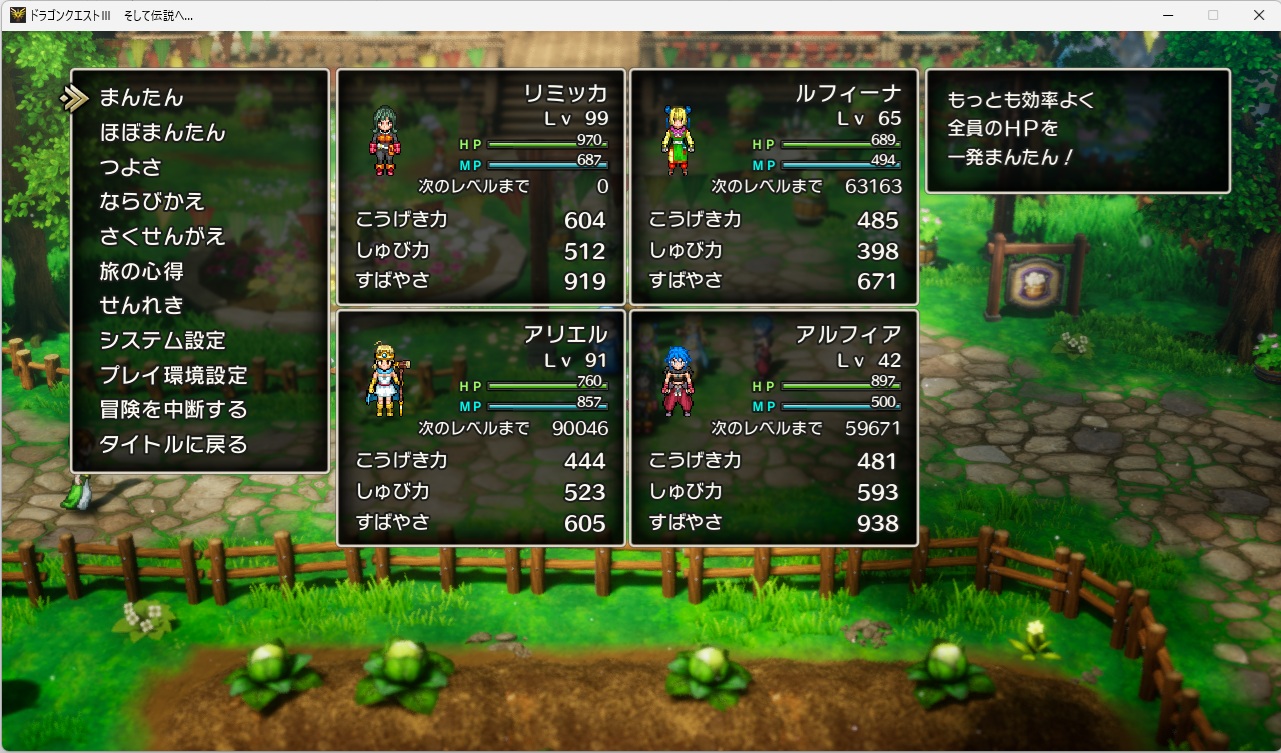Minimize the game window
Viewport: 1281px width, 753px height.
tap(1167, 15)
